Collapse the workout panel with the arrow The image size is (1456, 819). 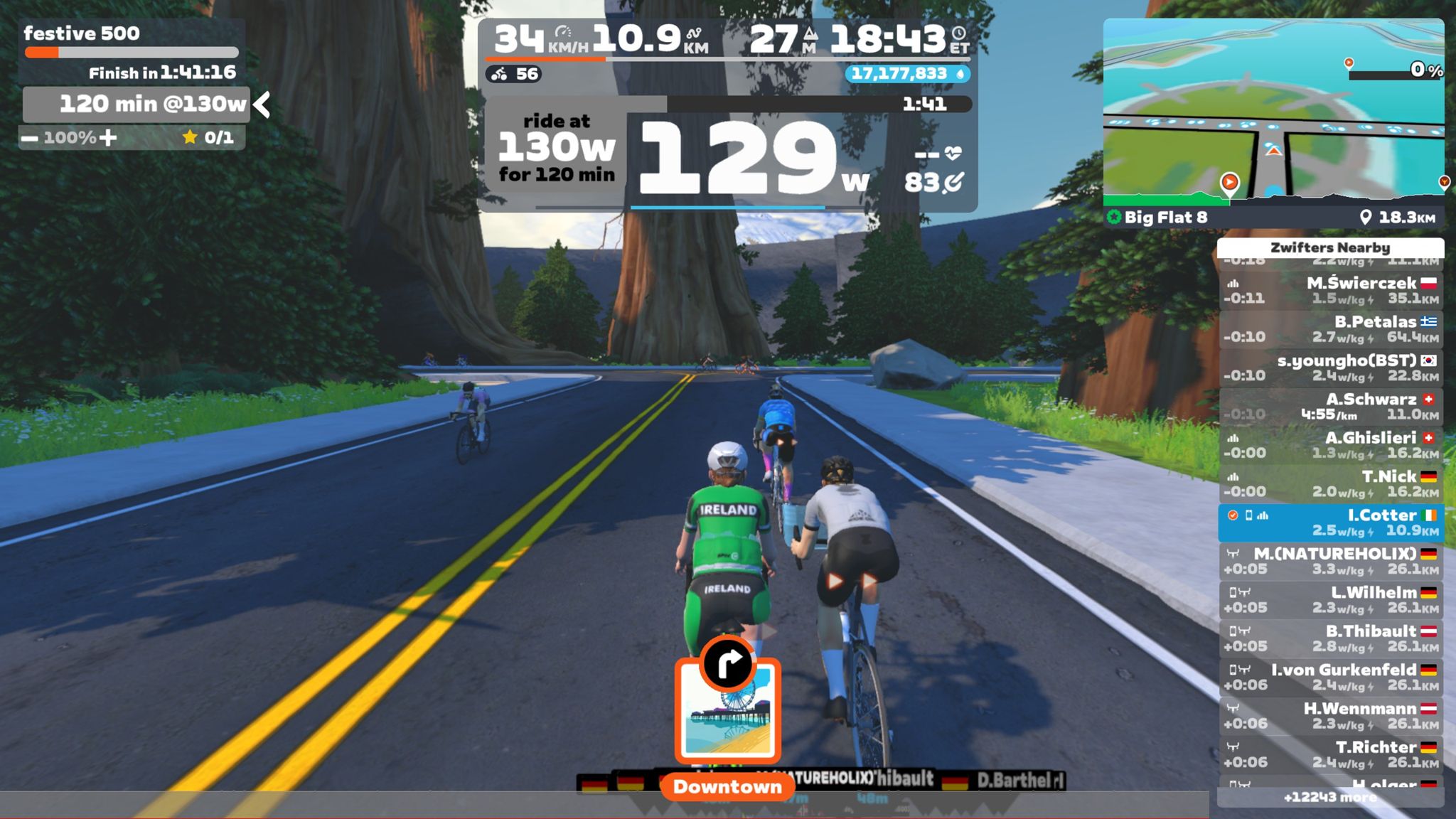click(x=262, y=105)
